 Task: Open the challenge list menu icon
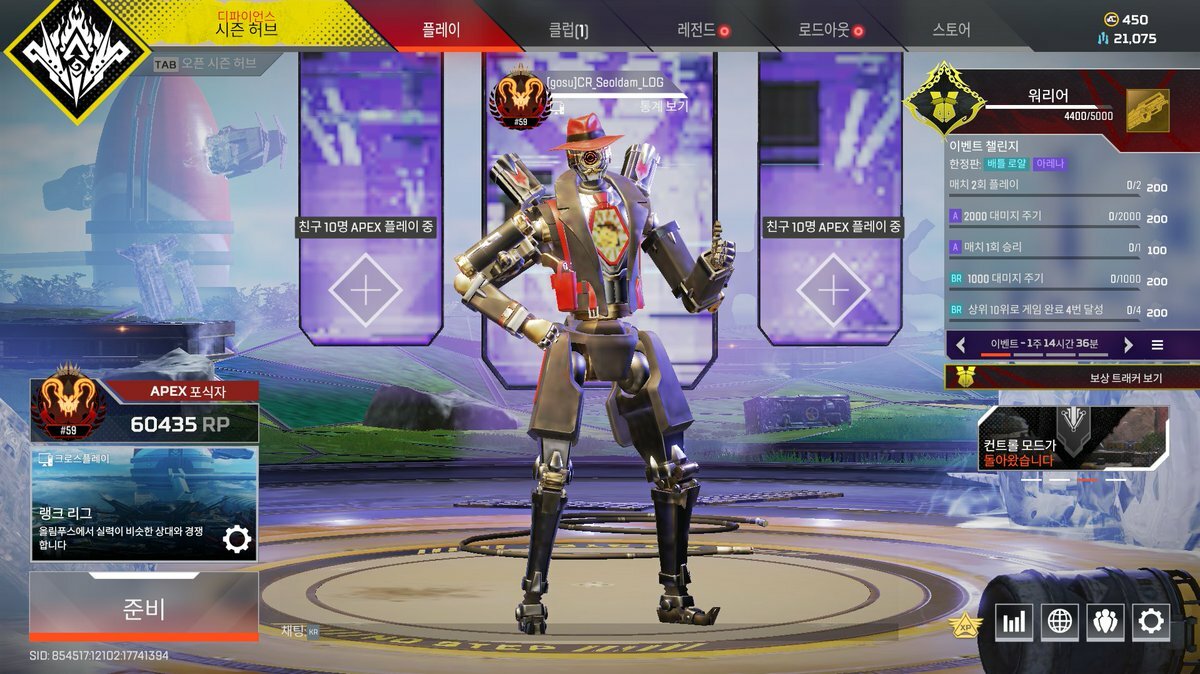(1157, 345)
